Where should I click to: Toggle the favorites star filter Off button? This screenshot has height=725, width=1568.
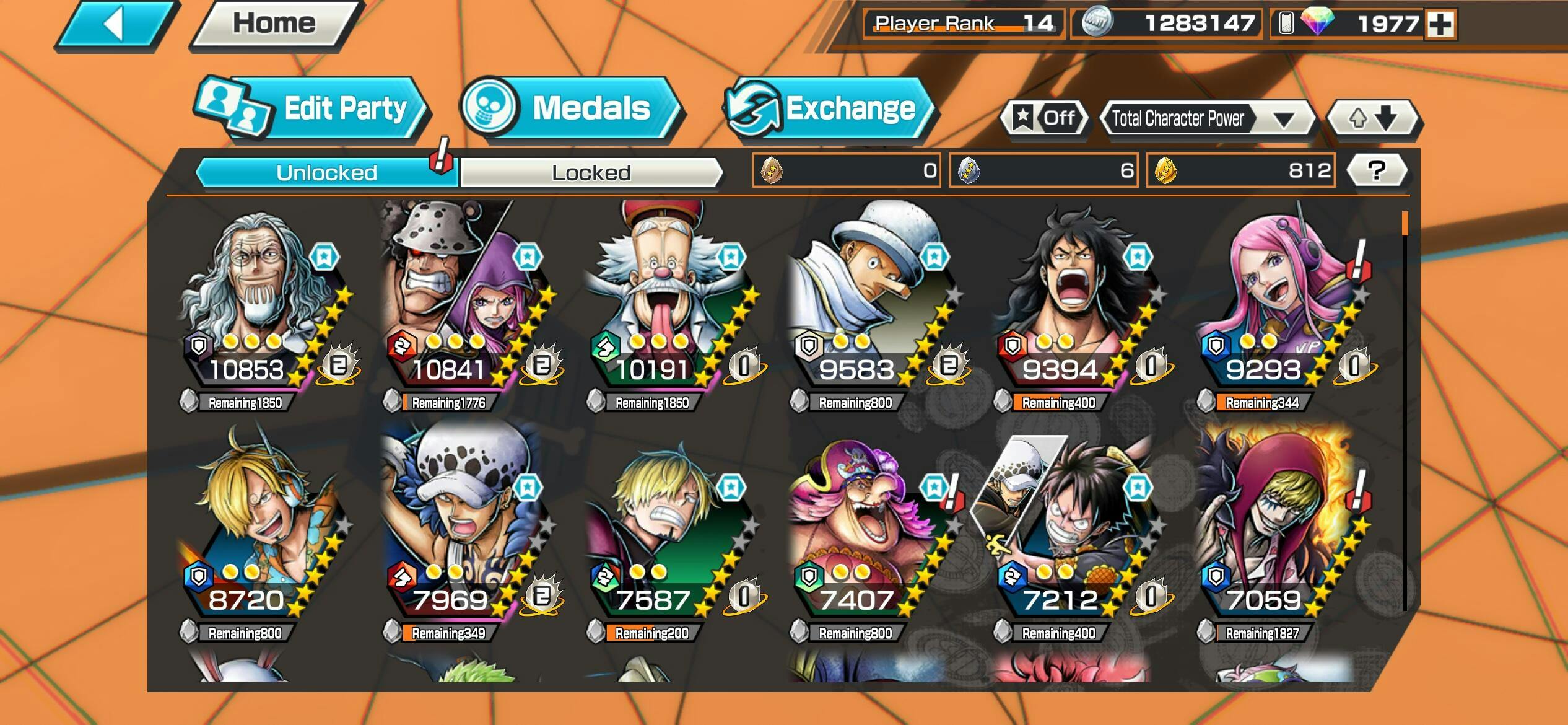pos(1045,118)
